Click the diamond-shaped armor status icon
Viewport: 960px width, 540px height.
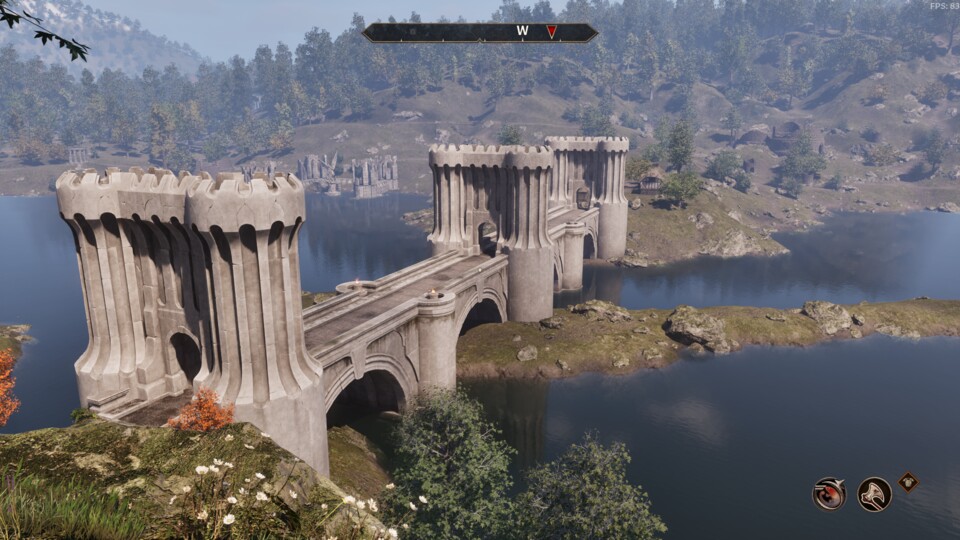point(908,481)
